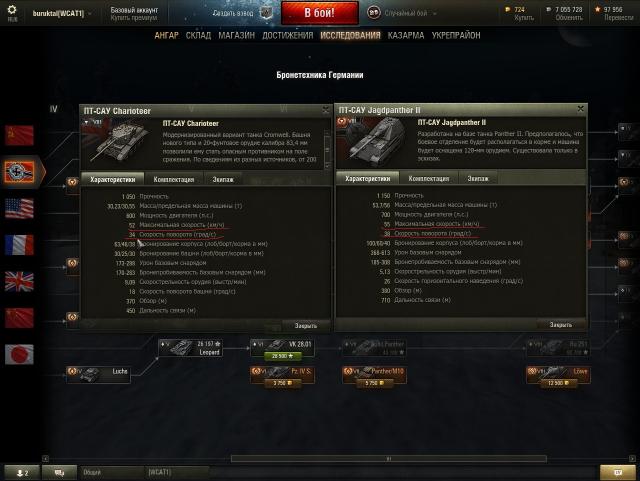Show the Достижения (Achievements) page

pos(288,35)
